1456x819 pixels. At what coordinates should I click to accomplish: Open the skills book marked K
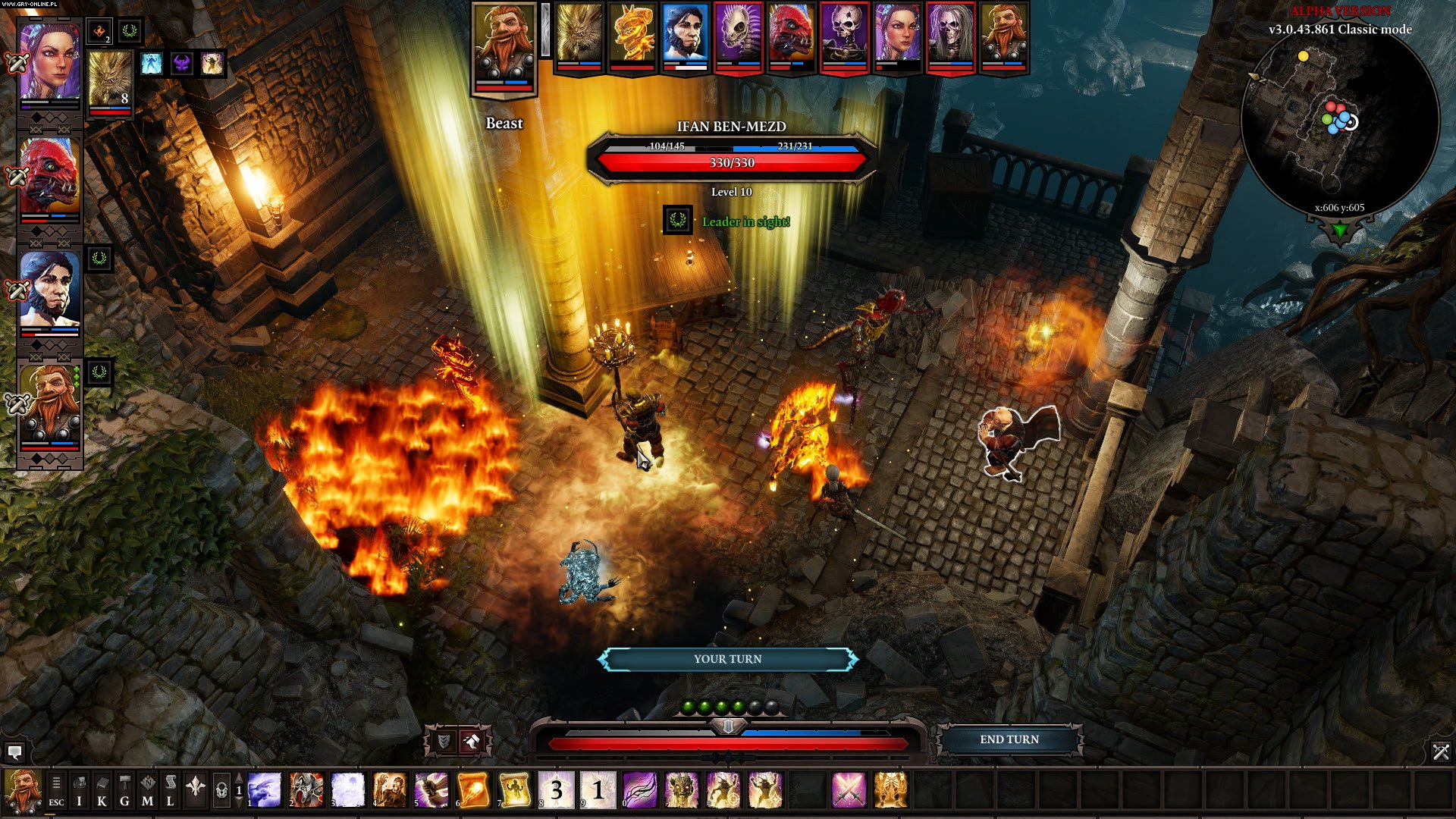coord(102,791)
